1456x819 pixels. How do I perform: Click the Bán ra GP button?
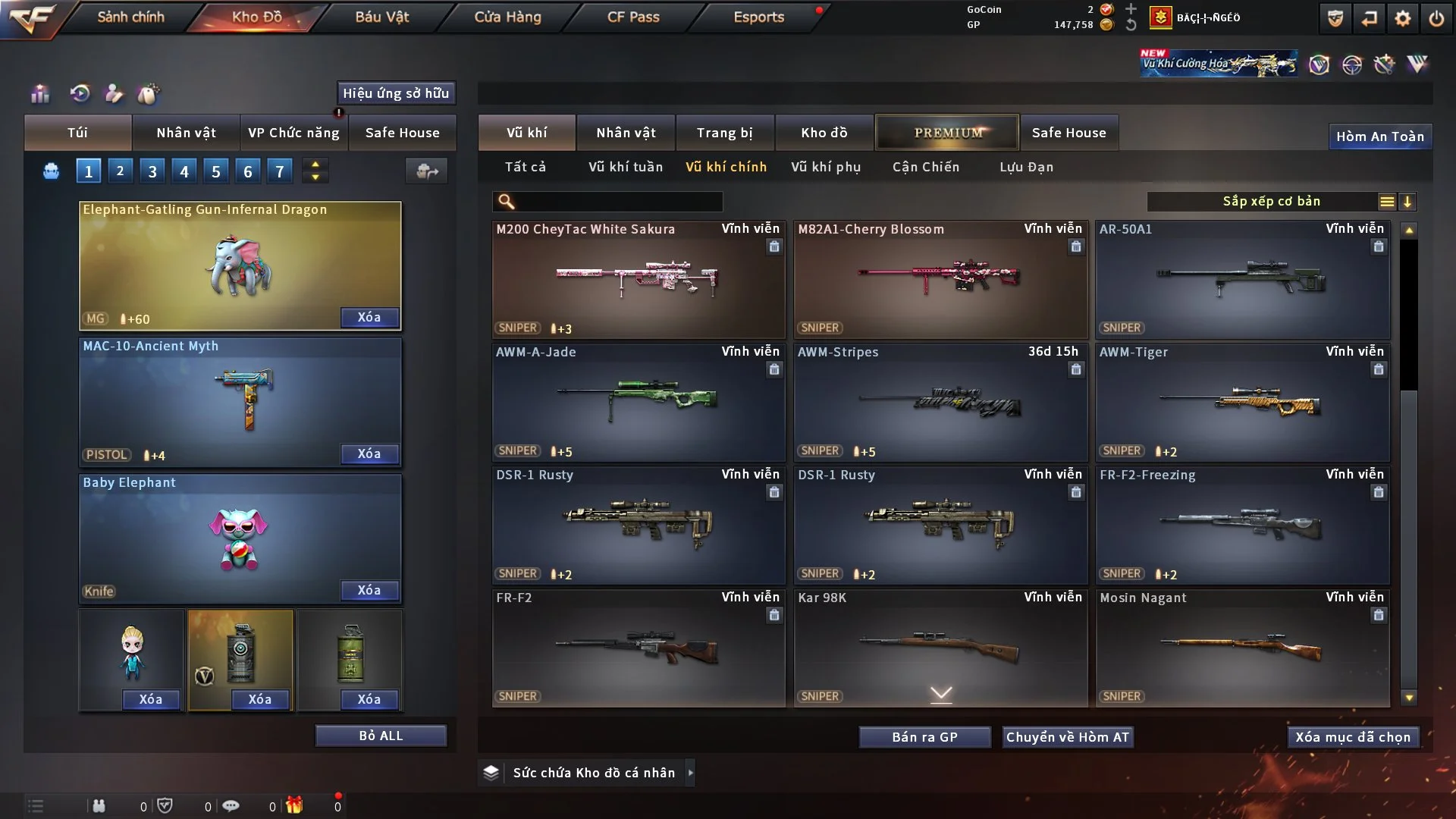[924, 737]
